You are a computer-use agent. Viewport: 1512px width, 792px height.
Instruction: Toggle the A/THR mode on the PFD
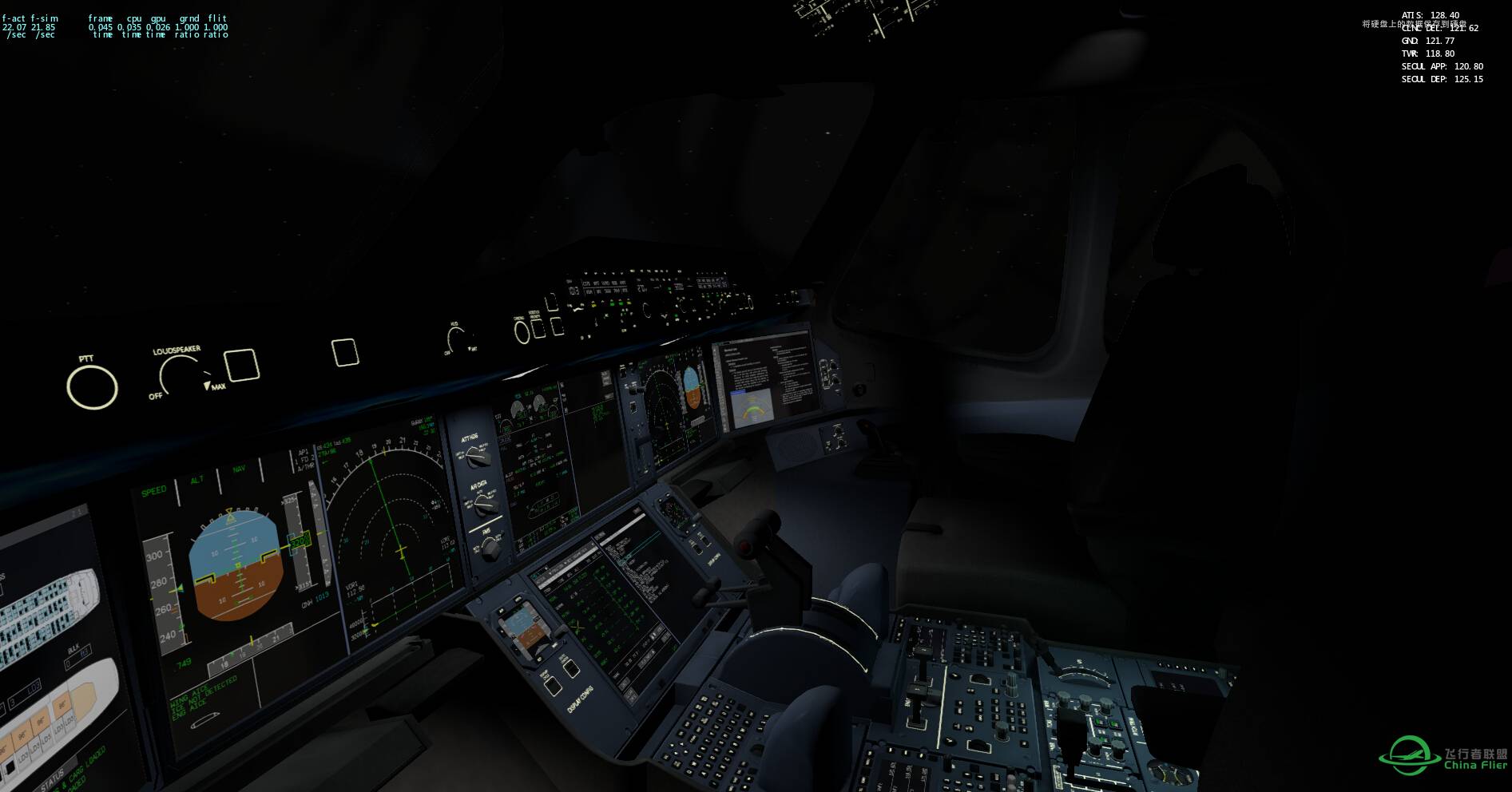[305, 467]
